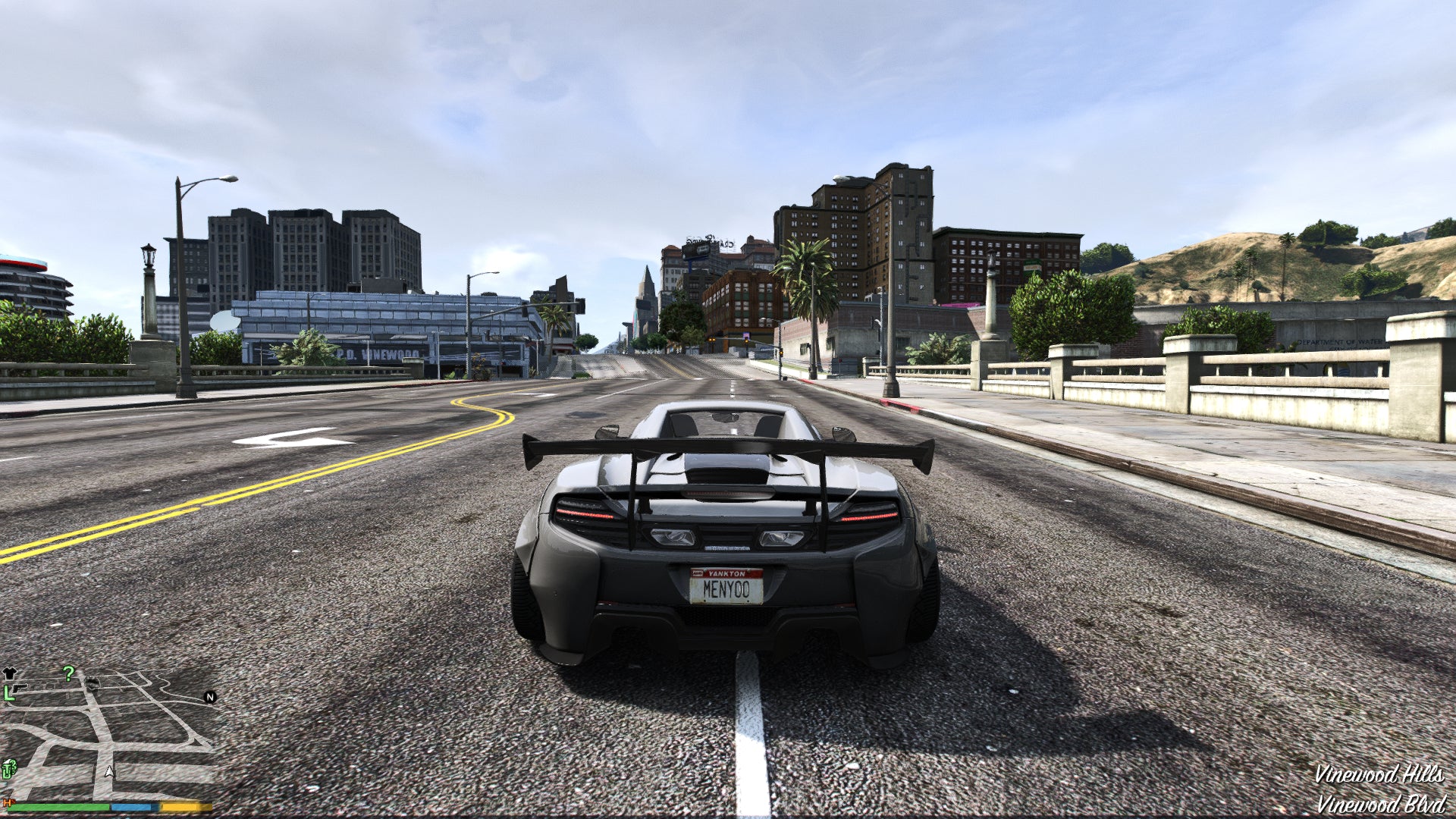Click the Ammu-Nation pistol blip on minimap
This screenshot has width=1456, height=819.
click(19, 689)
